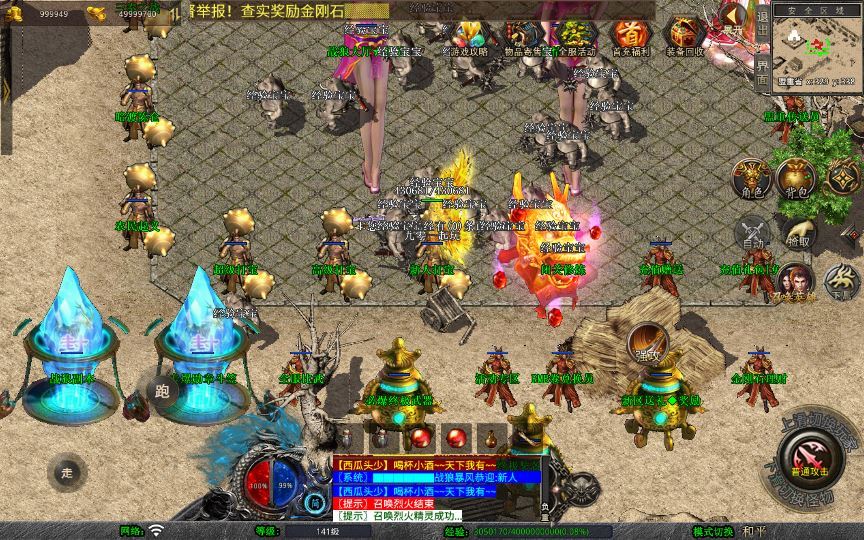This screenshot has height=540, width=864.
Task: Toggle the 走 walk button
Action: coord(67,472)
